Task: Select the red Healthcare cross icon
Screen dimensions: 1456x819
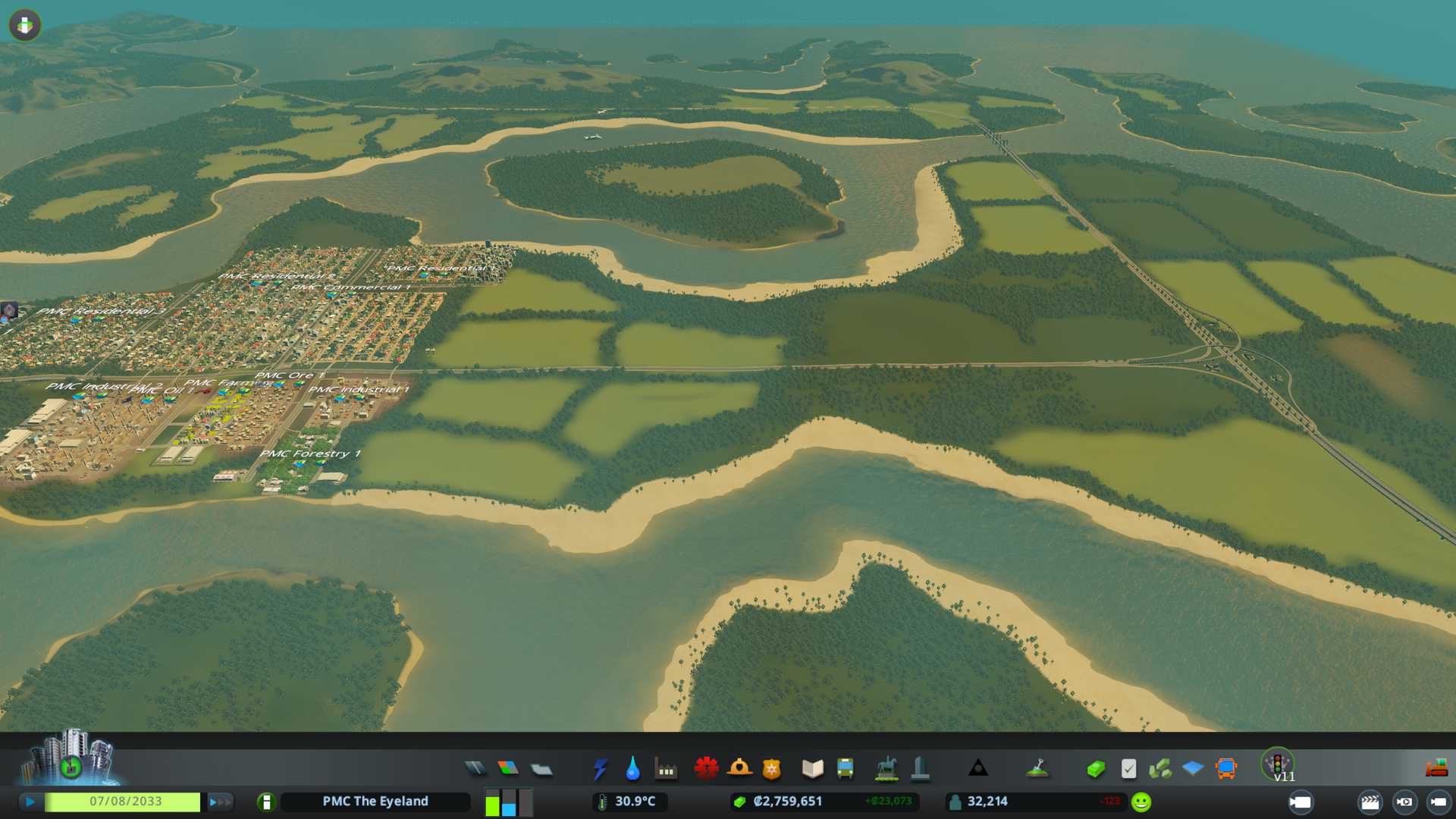Action: coord(706,769)
